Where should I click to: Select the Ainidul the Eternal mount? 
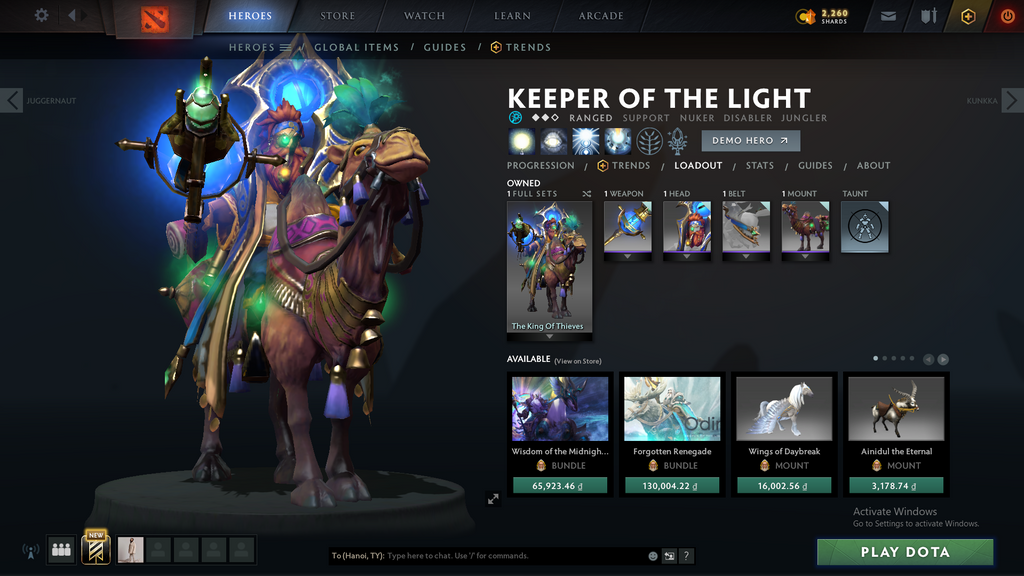point(896,409)
